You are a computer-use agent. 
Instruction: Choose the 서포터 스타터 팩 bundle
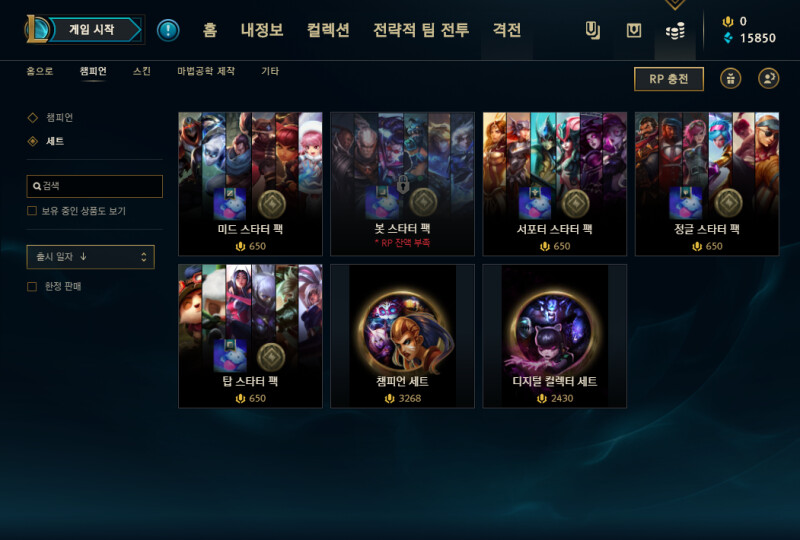pos(554,183)
